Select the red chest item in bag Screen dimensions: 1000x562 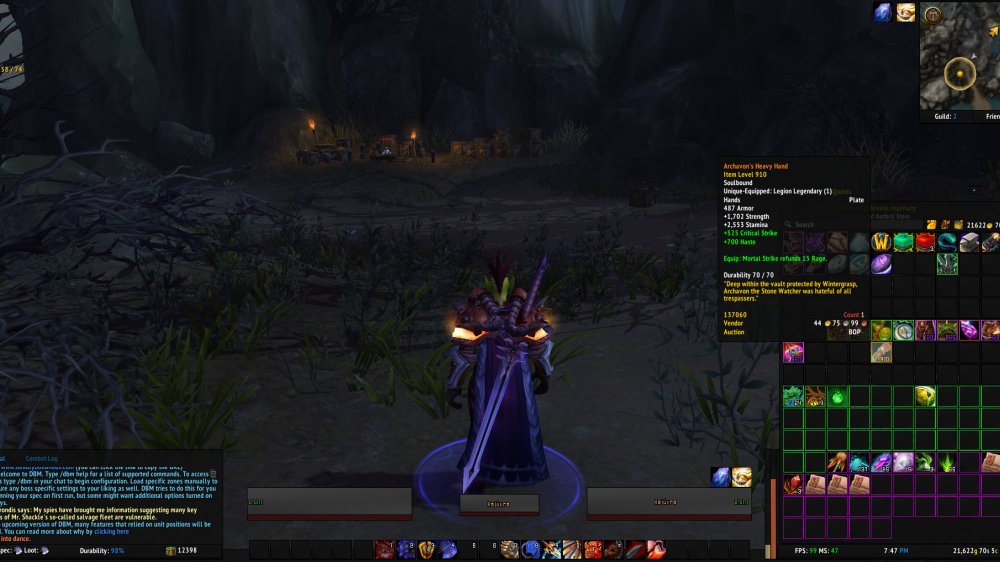(925, 242)
